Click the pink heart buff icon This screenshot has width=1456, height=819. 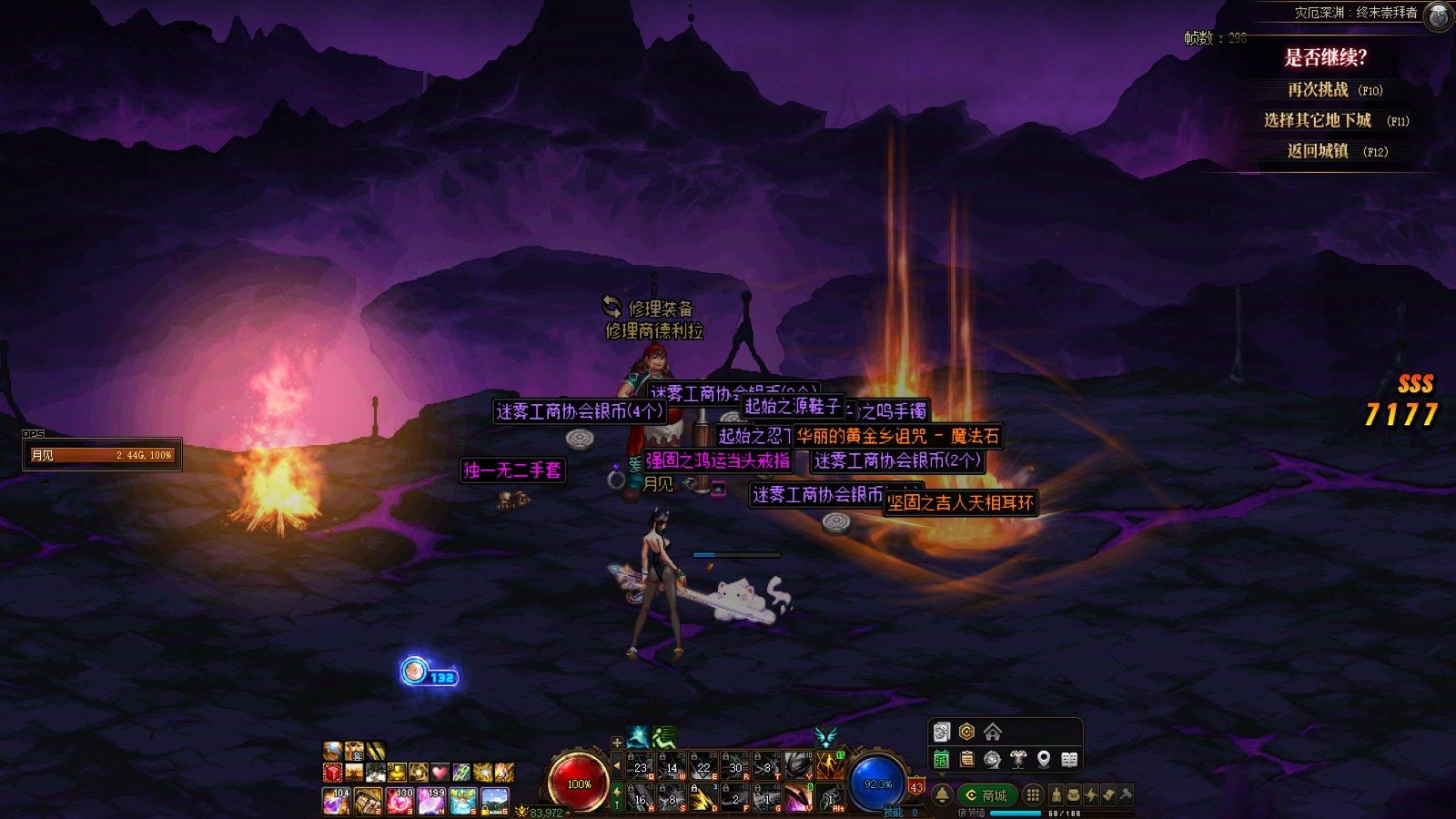tap(440, 773)
